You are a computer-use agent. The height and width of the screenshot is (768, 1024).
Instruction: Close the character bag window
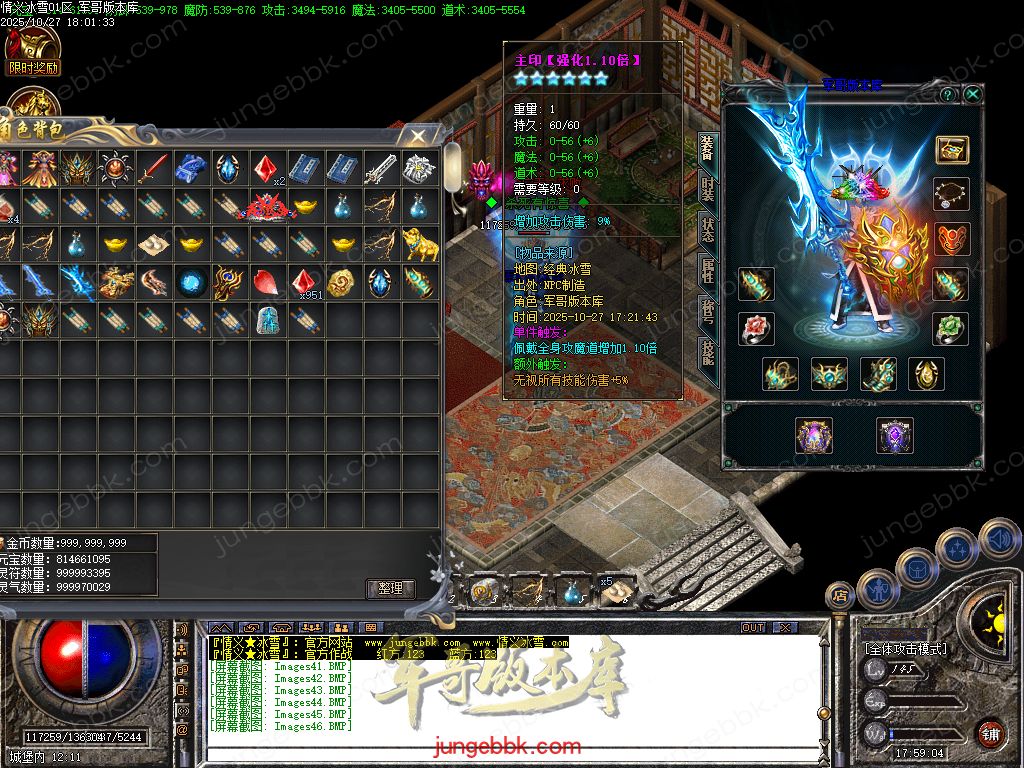[417, 134]
